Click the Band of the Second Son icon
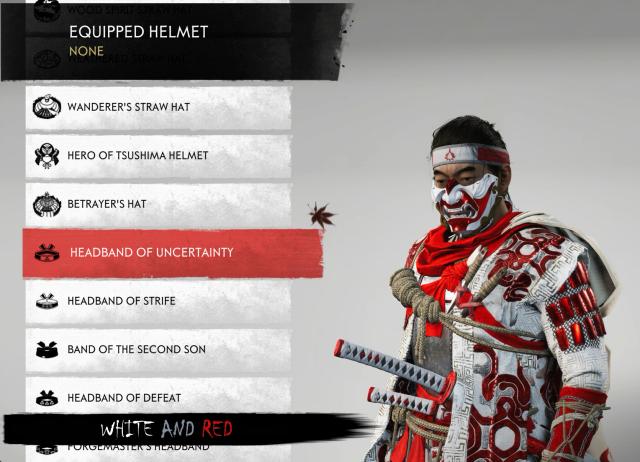This screenshot has width=640, height=462. pyautogui.click(x=46, y=349)
